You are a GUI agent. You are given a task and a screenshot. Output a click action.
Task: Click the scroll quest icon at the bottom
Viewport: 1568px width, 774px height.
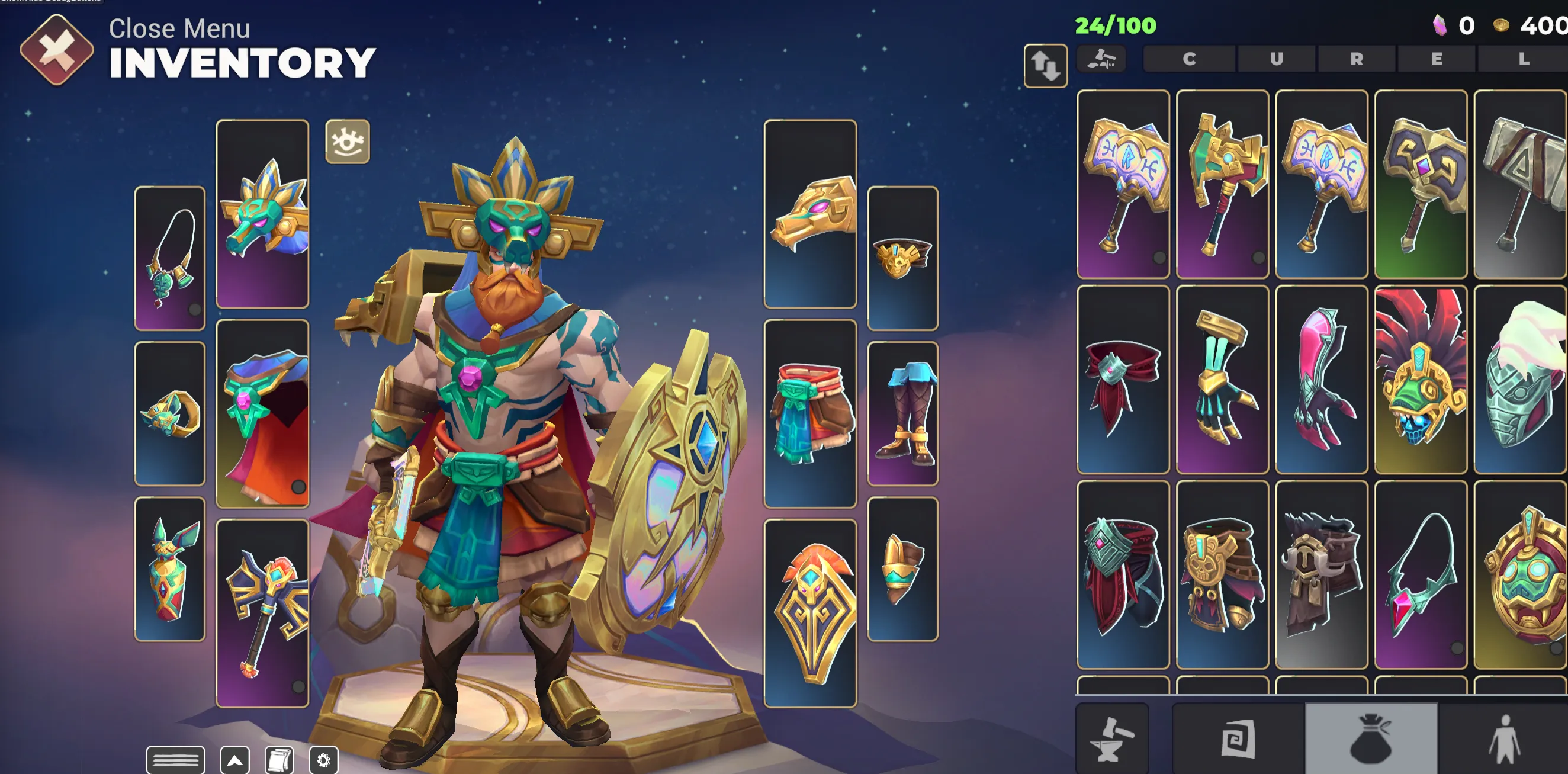[x=278, y=759]
